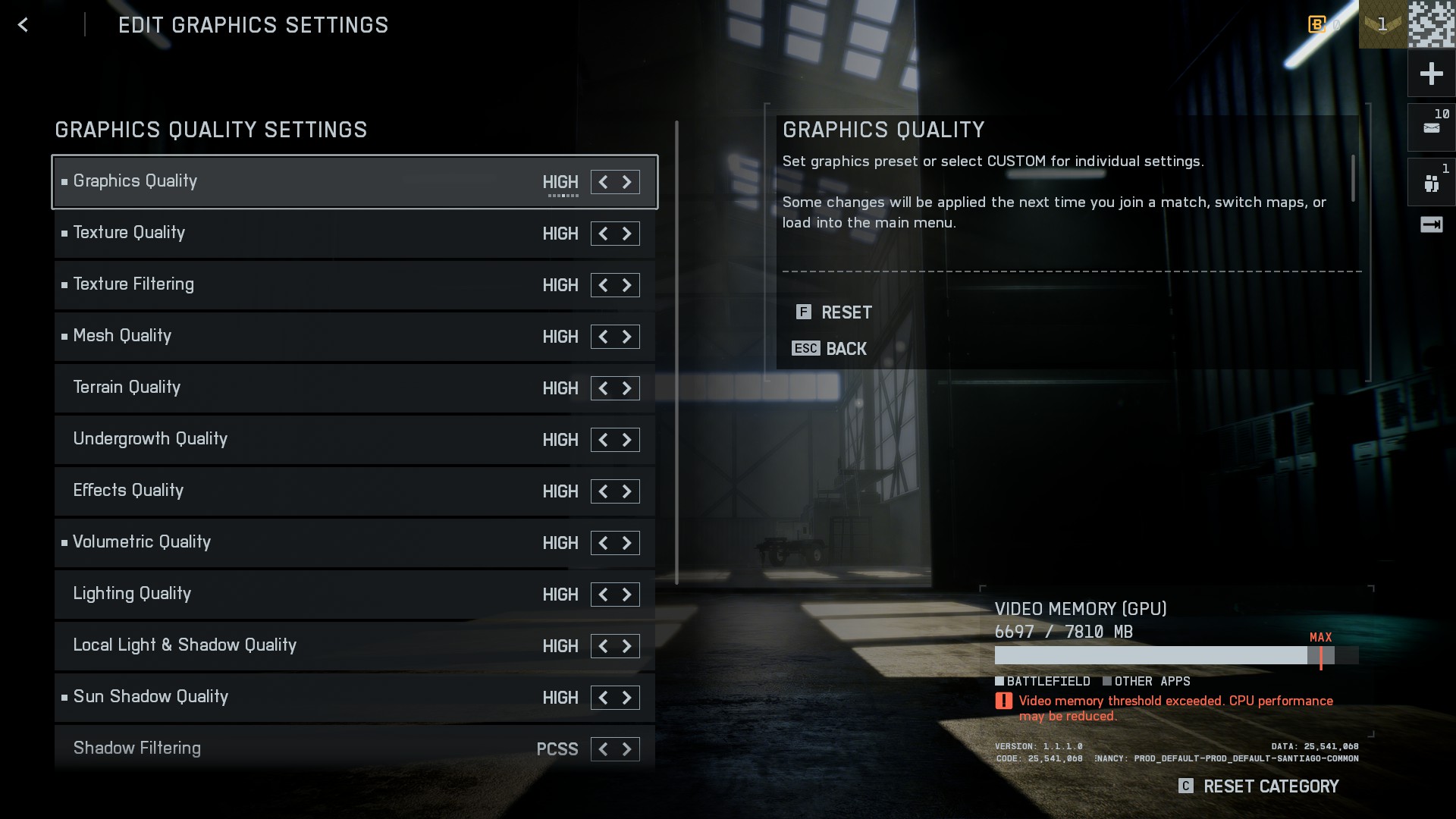The image size is (1456, 819).
Task: Open the player profile avatar in the corner
Action: (1432, 24)
